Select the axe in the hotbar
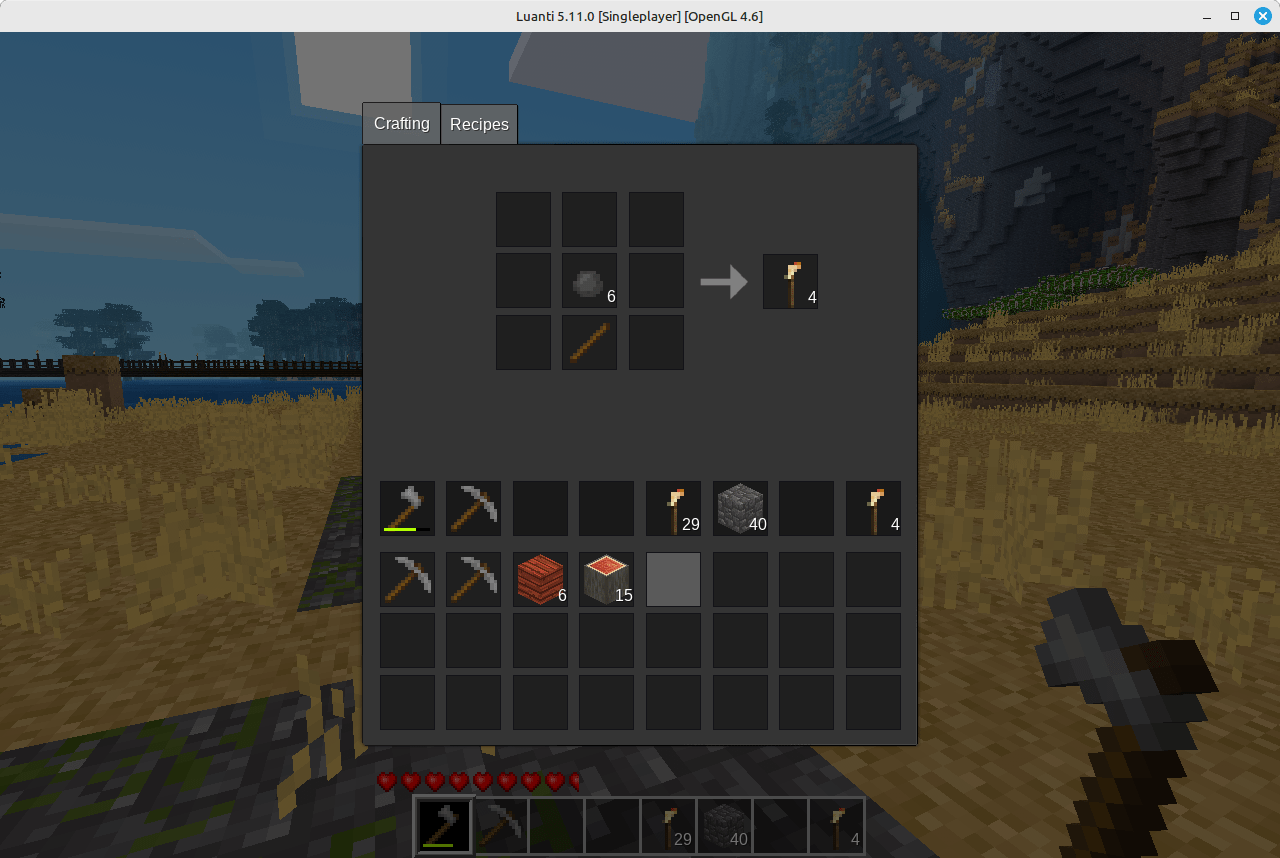The height and width of the screenshot is (858, 1280). point(443,825)
